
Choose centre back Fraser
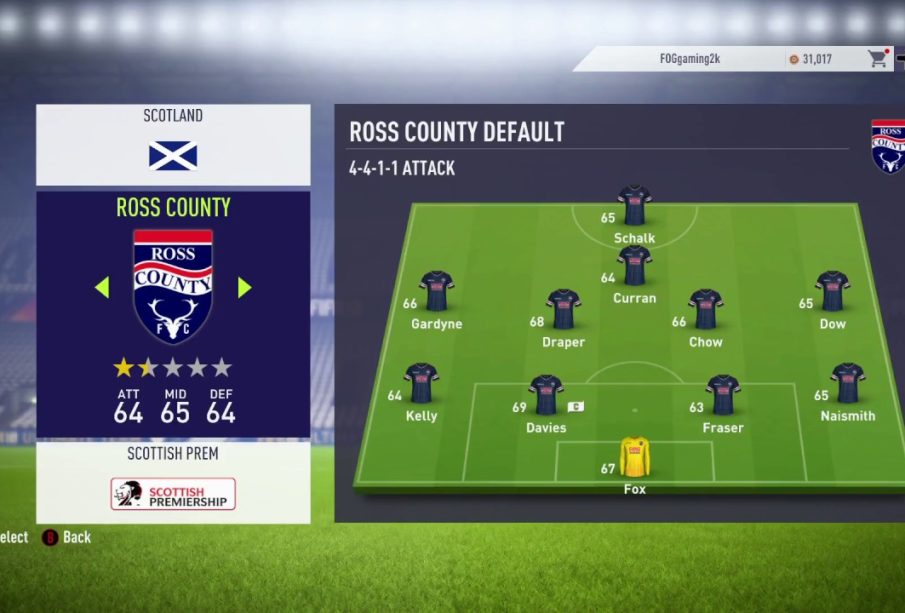pyautogui.click(x=722, y=395)
